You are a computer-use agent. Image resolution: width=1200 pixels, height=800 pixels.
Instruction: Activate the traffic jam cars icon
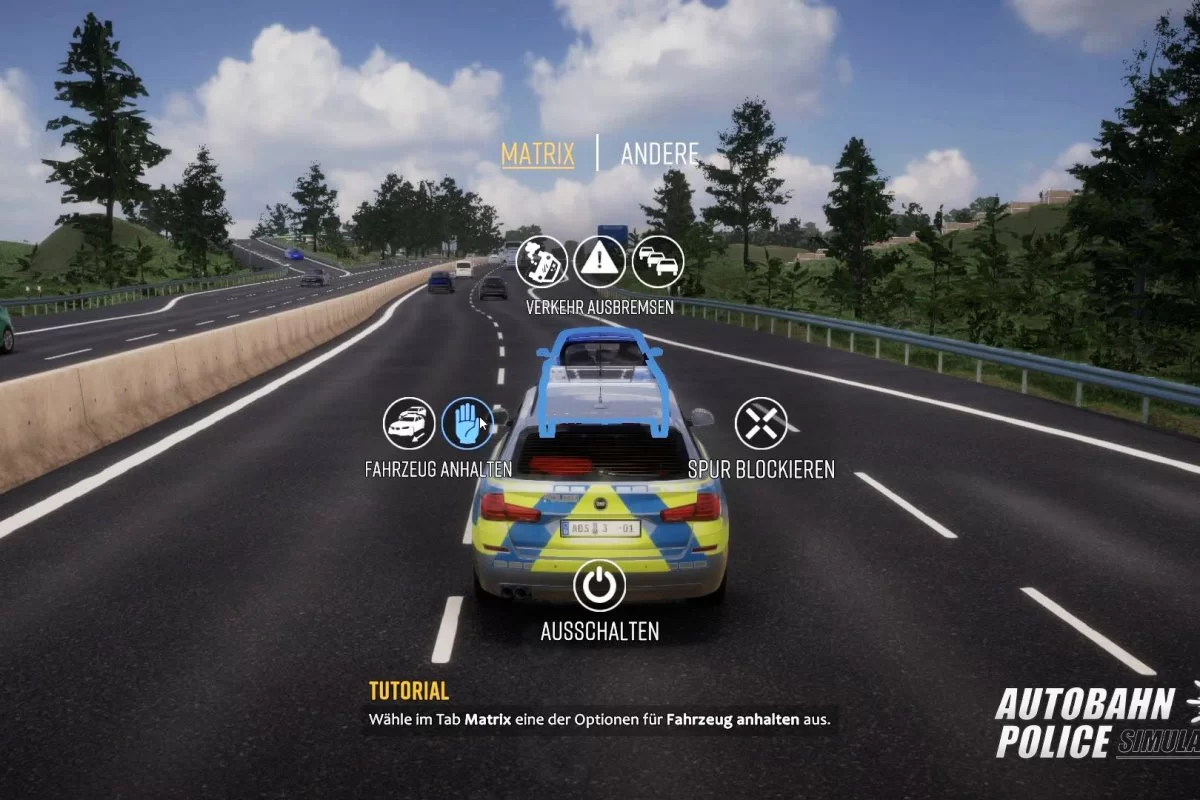[x=658, y=262]
